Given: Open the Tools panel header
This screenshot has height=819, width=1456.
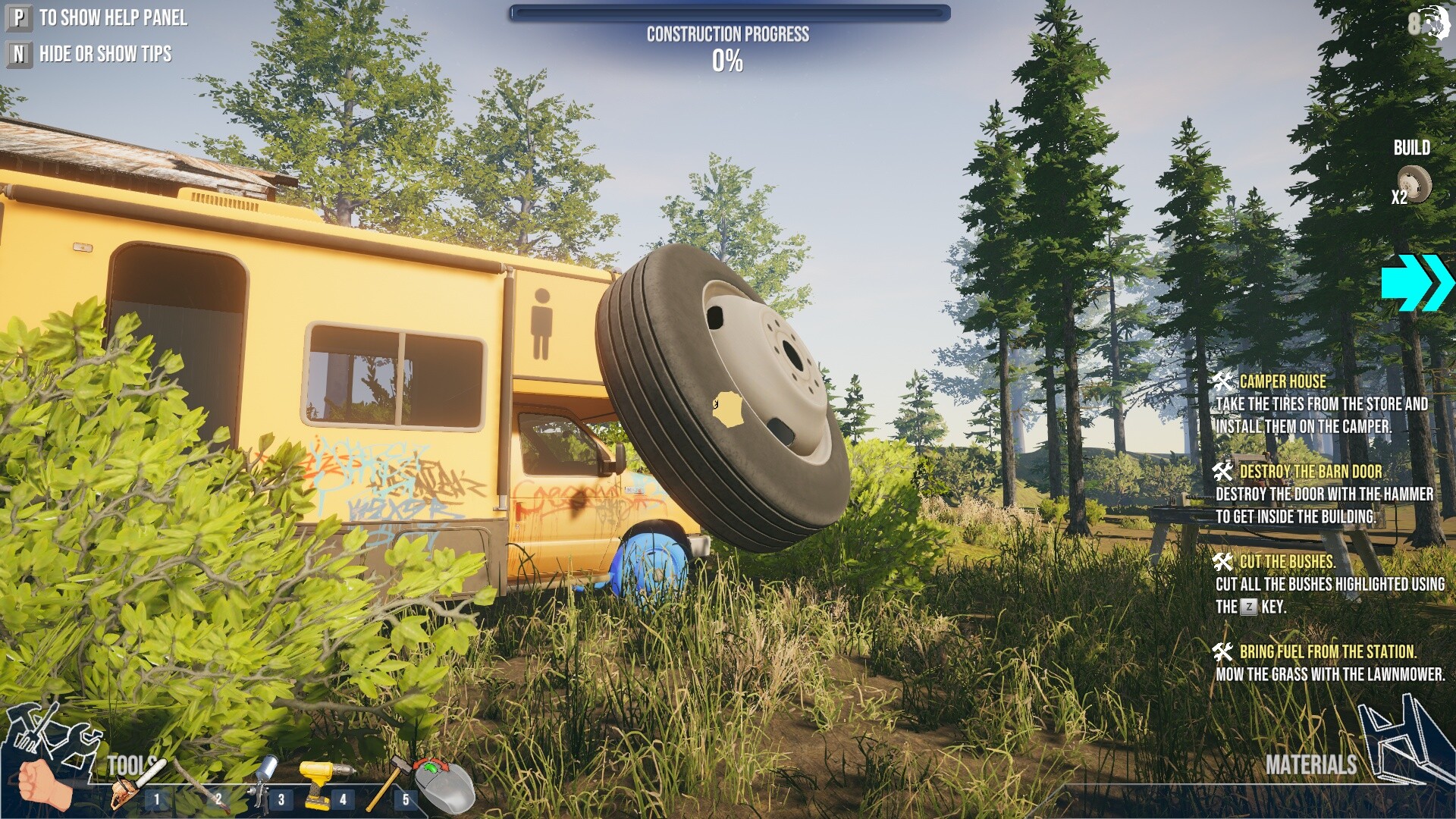Looking at the screenshot, I should (130, 764).
